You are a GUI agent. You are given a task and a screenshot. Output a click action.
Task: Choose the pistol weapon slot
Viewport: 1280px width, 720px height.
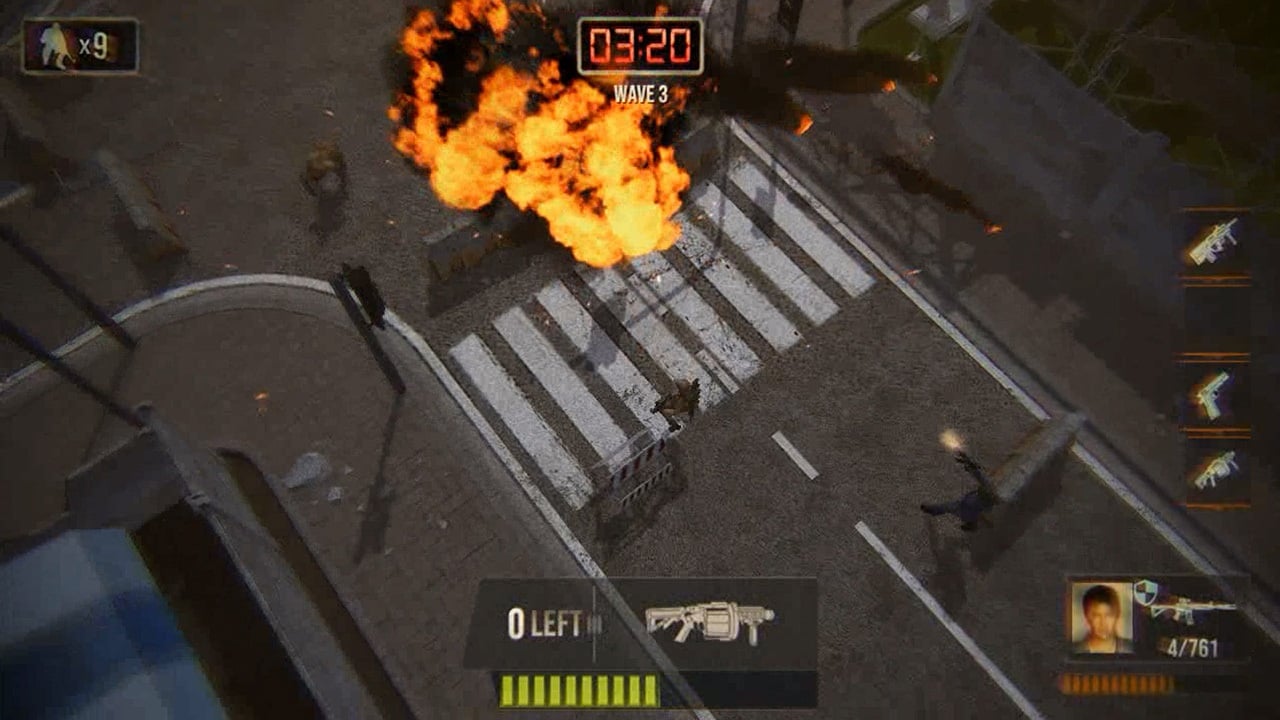[1214, 394]
